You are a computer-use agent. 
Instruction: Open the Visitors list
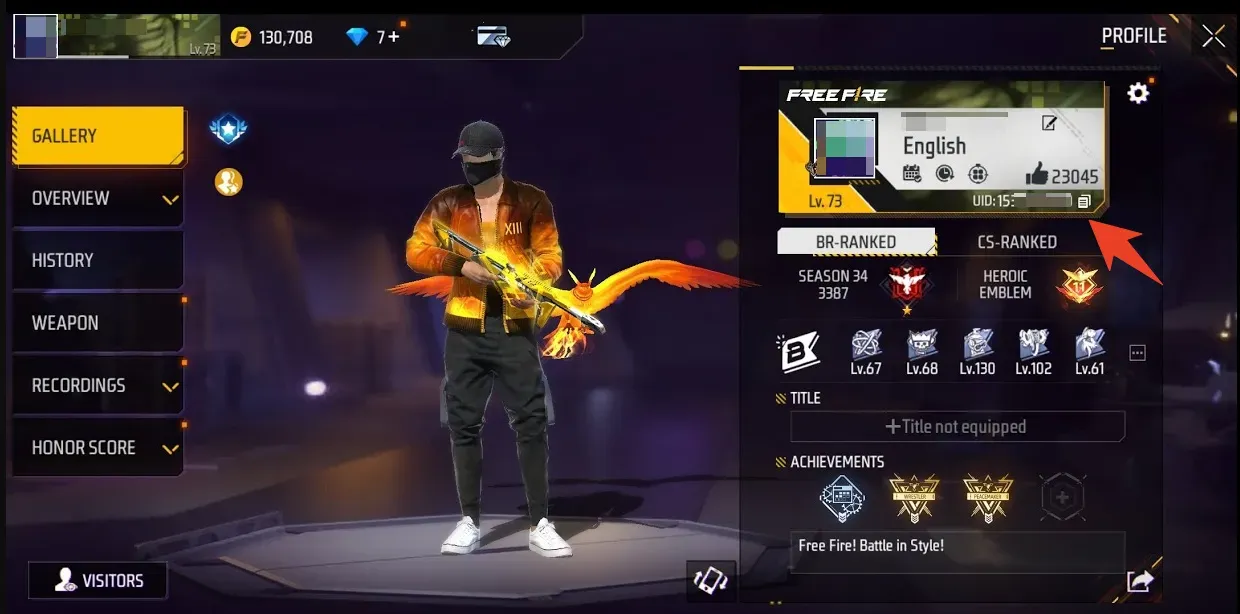point(98,580)
